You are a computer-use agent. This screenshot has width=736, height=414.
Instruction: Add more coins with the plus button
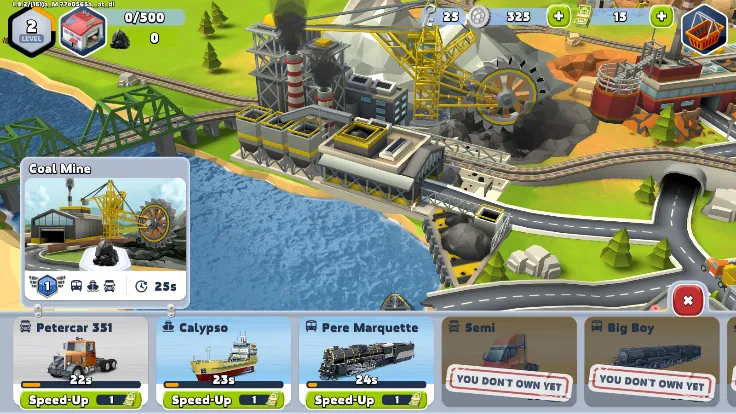point(558,16)
